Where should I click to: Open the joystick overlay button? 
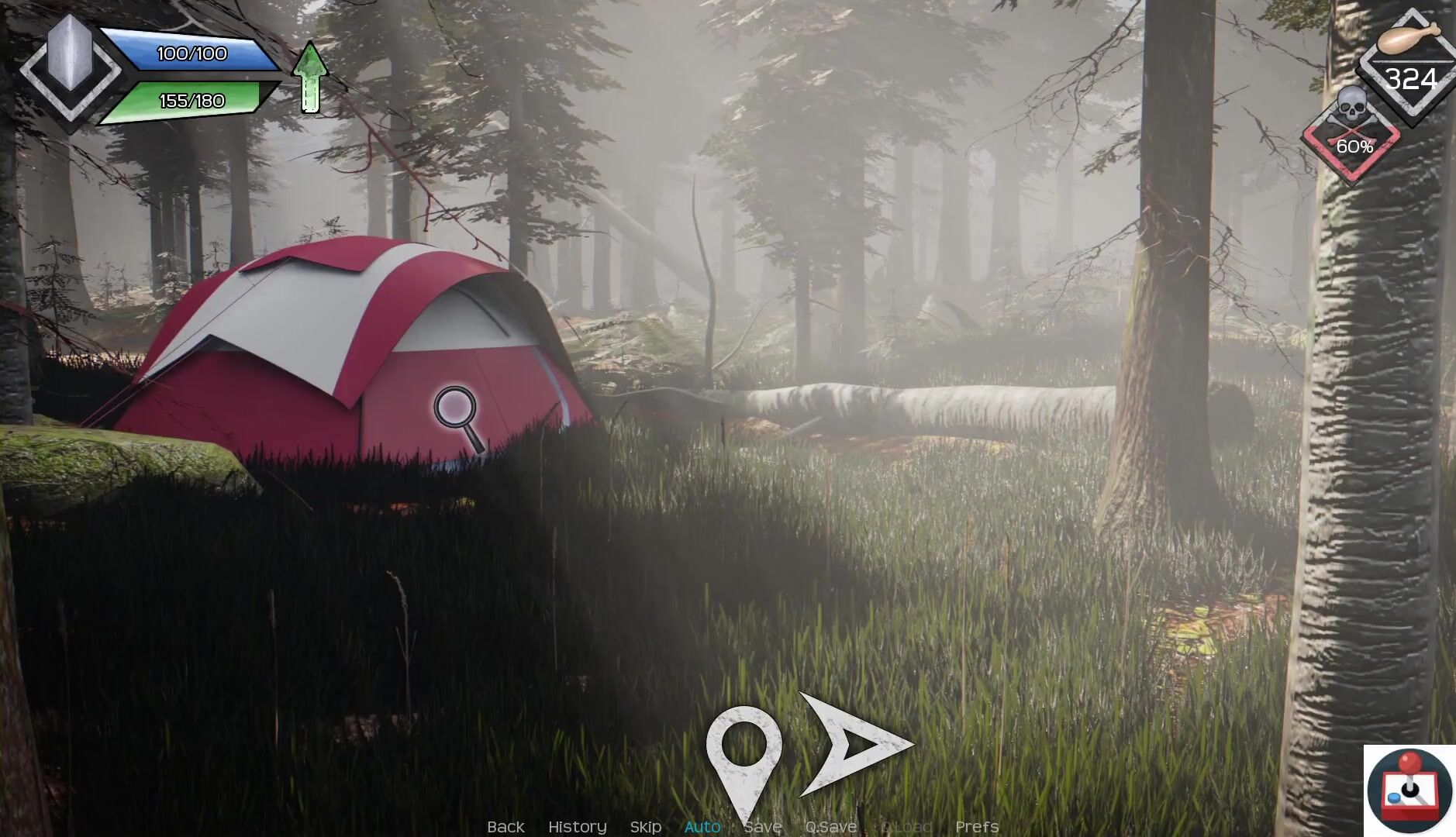coord(1409,790)
